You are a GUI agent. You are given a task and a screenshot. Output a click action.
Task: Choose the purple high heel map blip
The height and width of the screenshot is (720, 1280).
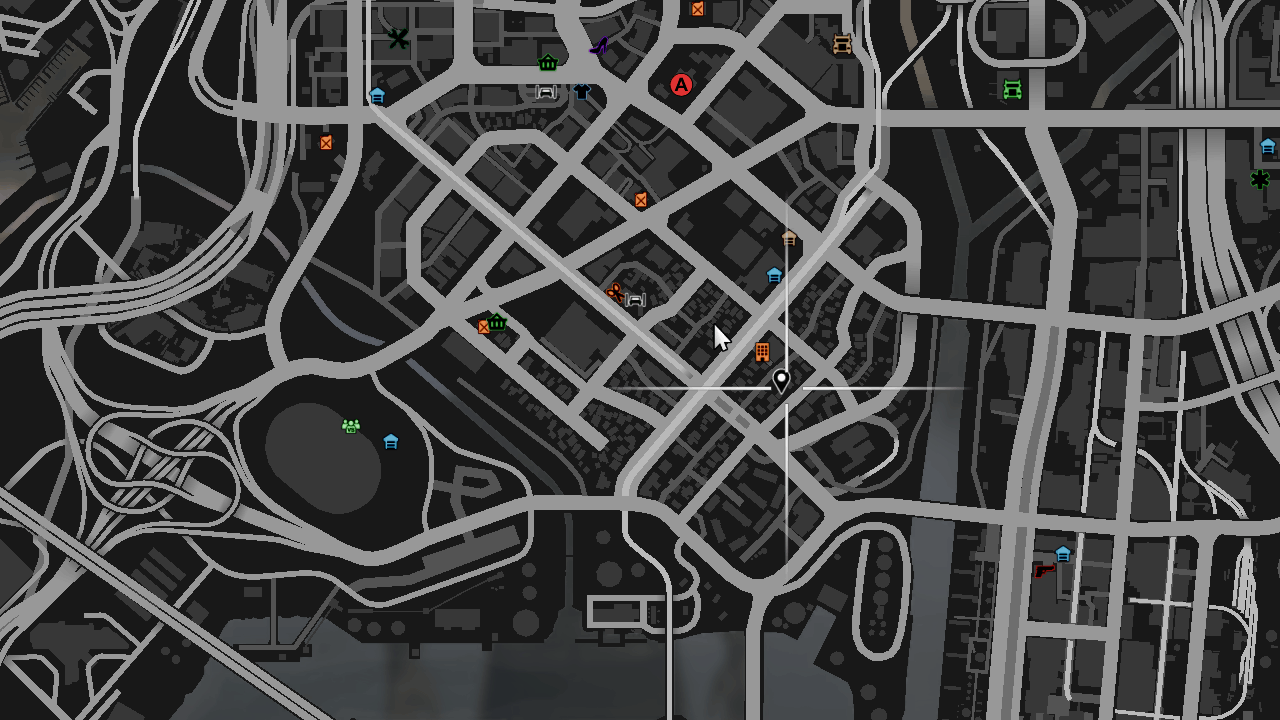[x=599, y=45]
